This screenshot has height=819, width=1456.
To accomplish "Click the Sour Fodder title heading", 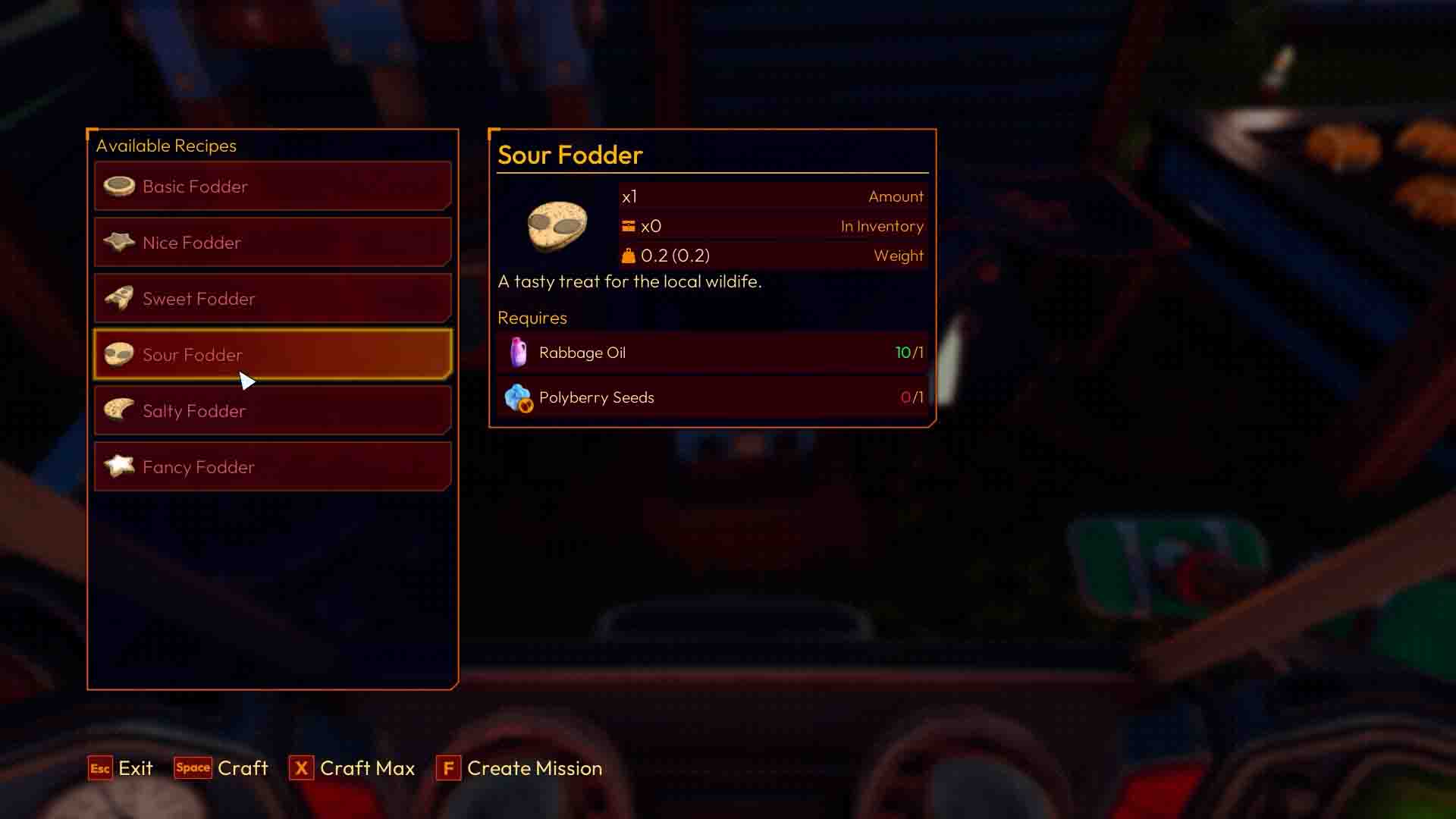I will (570, 155).
